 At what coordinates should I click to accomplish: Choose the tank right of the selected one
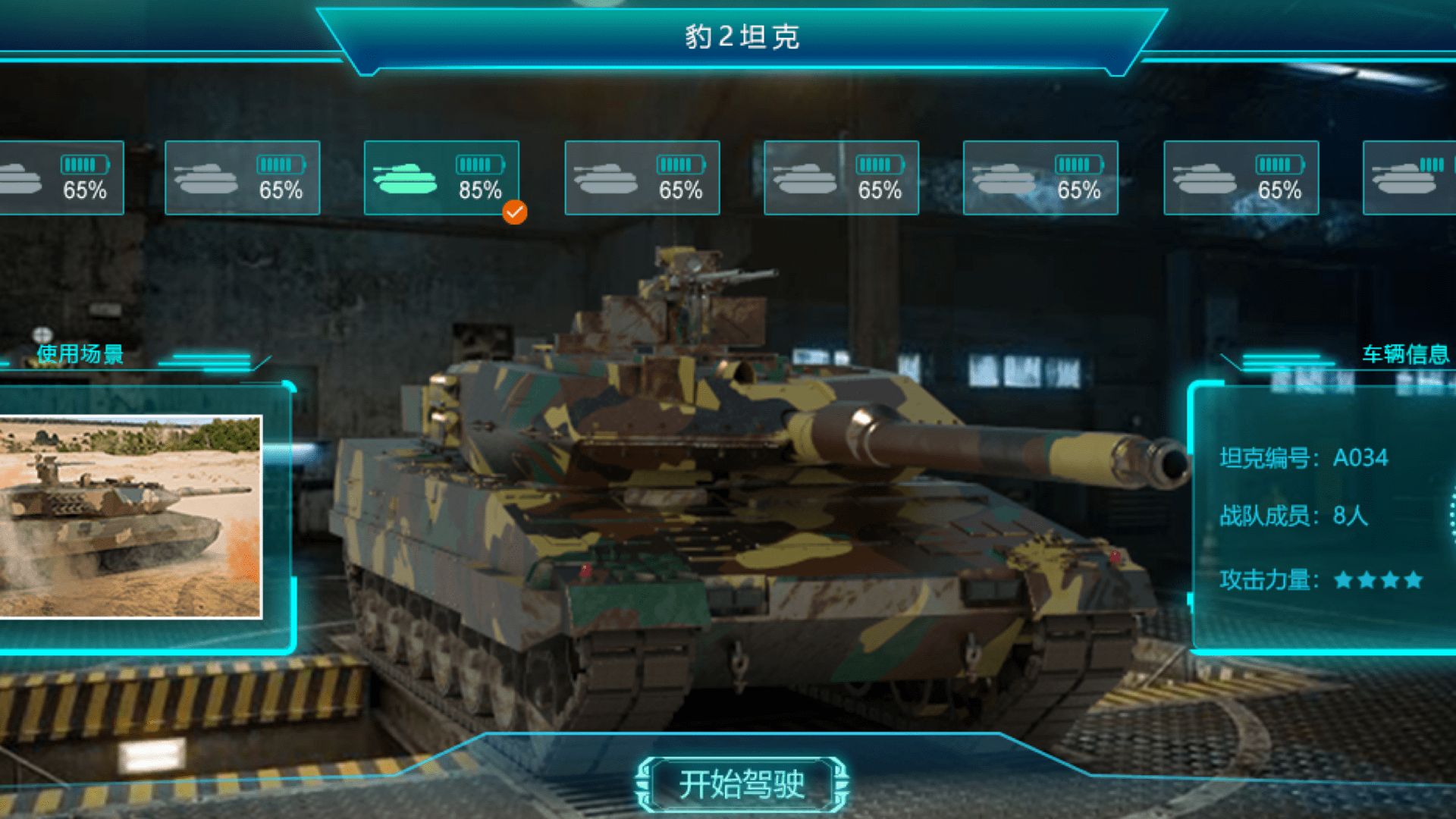(x=641, y=178)
